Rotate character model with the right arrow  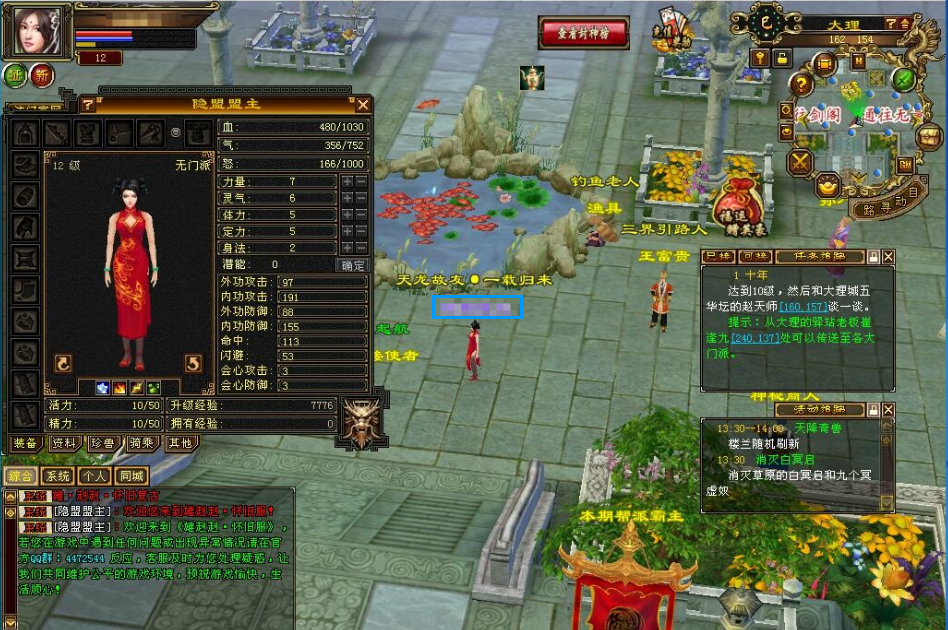pos(193,363)
